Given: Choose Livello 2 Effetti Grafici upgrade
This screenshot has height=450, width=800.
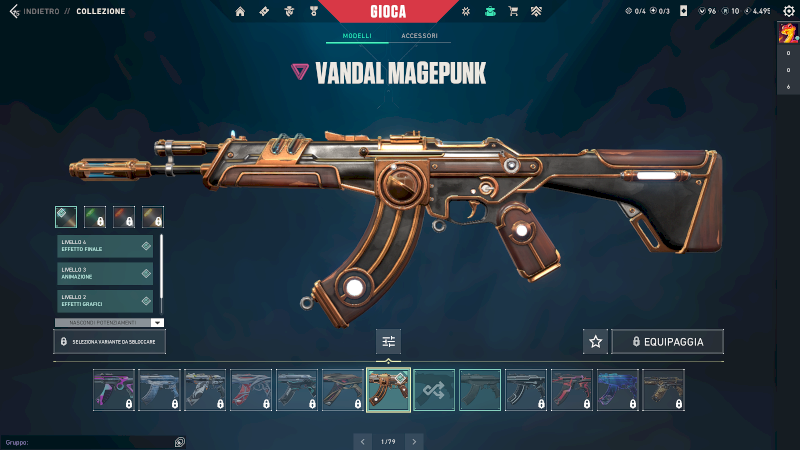Looking at the screenshot, I should click(x=105, y=300).
